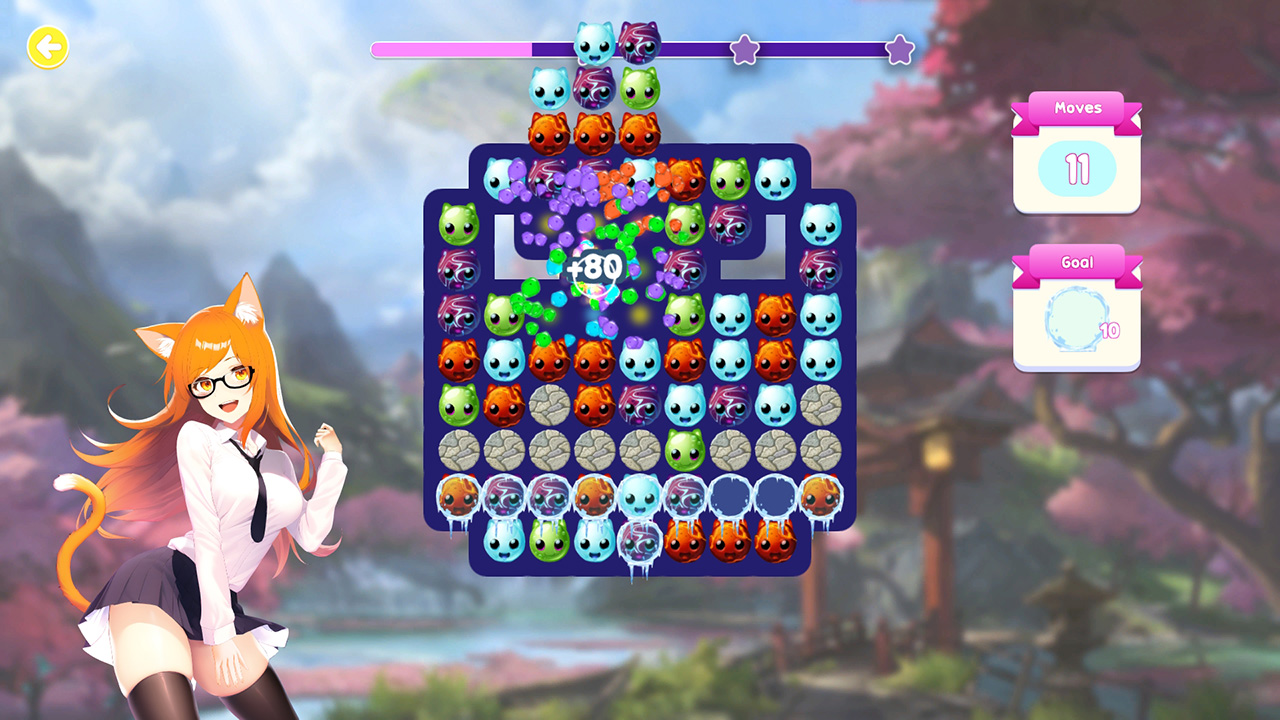Select a dark frozen empty cell in bottom row
The image size is (1280, 720).
[729, 497]
